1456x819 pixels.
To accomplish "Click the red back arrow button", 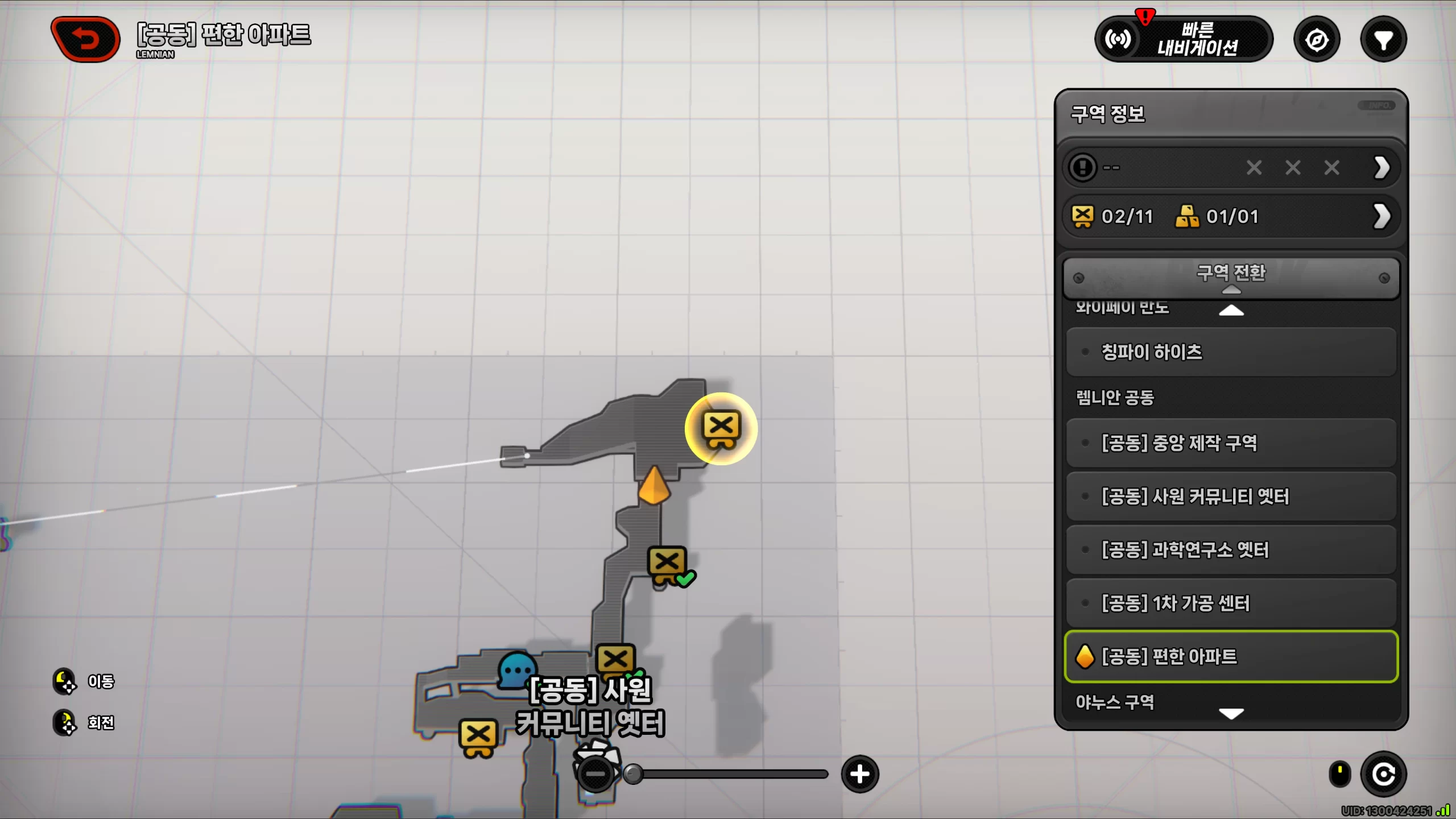I will point(86,39).
